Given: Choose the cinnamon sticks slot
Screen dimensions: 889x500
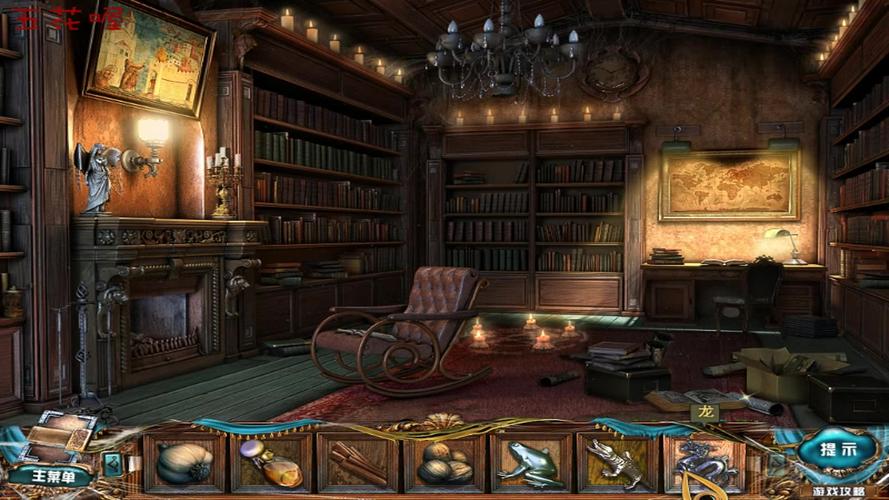Looking at the screenshot, I should point(358,463).
